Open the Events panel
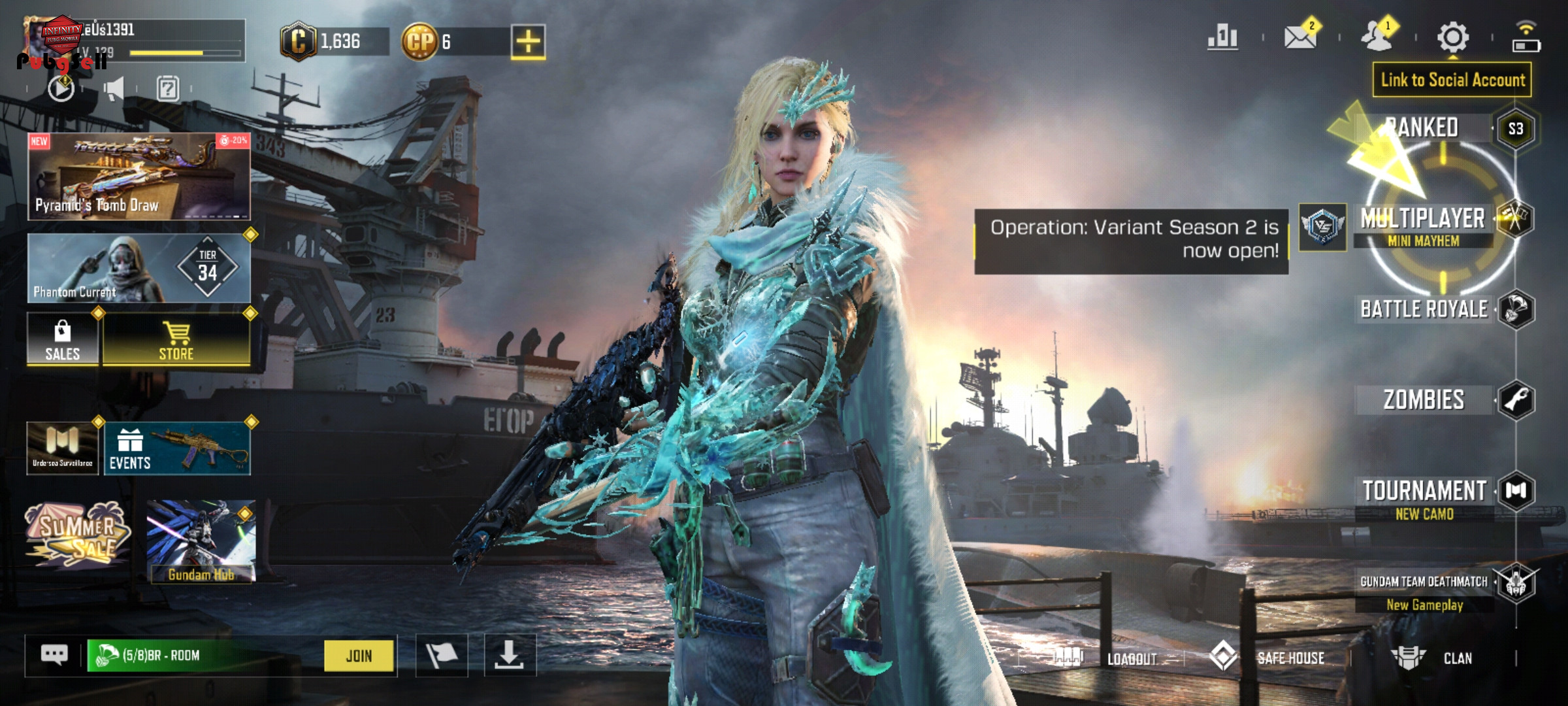Image resolution: width=1568 pixels, height=706 pixels. [x=176, y=448]
